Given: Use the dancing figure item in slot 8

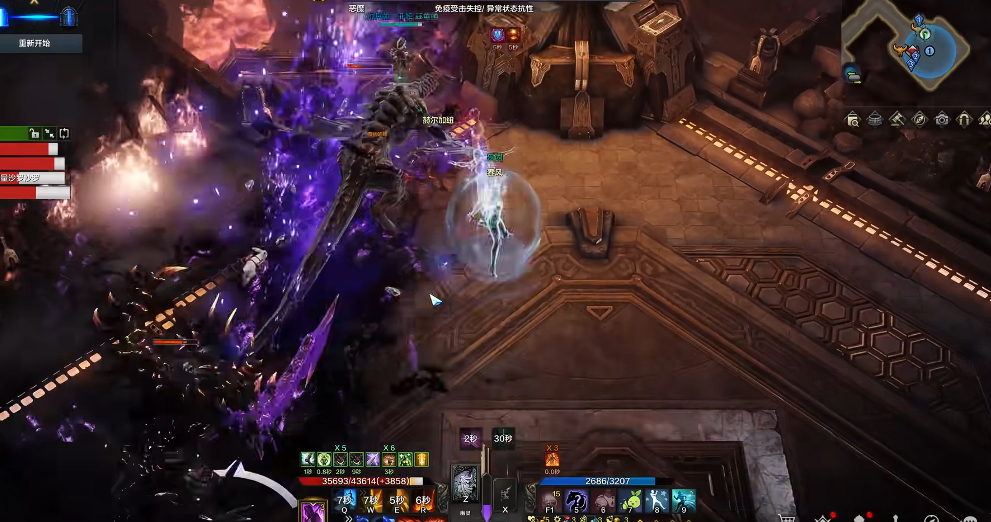Looking at the screenshot, I should click(657, 500).
